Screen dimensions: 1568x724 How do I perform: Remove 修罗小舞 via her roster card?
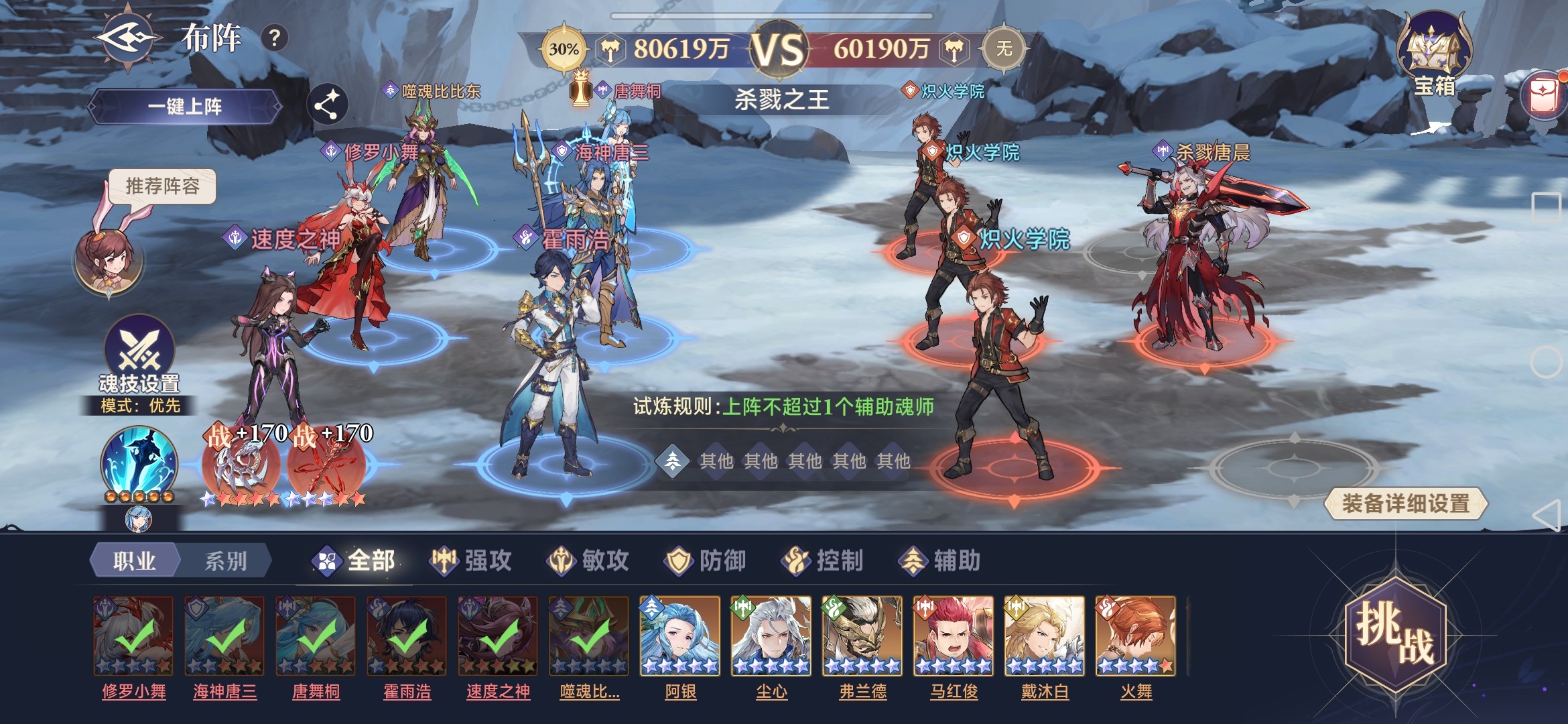(x=133, y=636)
